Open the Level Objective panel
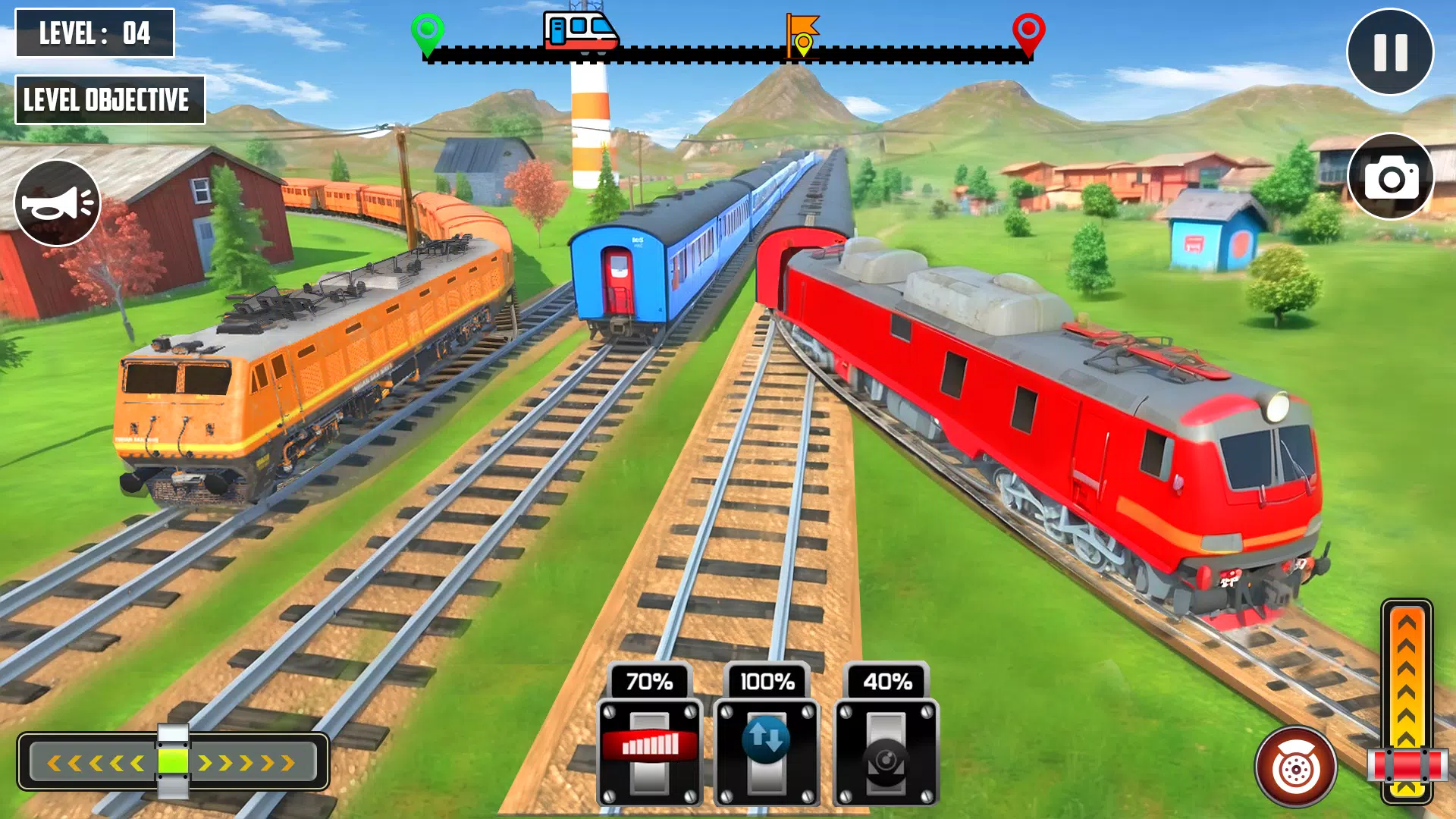Image resolution: width=1456 pixels, height=819 pixels. 111,98
